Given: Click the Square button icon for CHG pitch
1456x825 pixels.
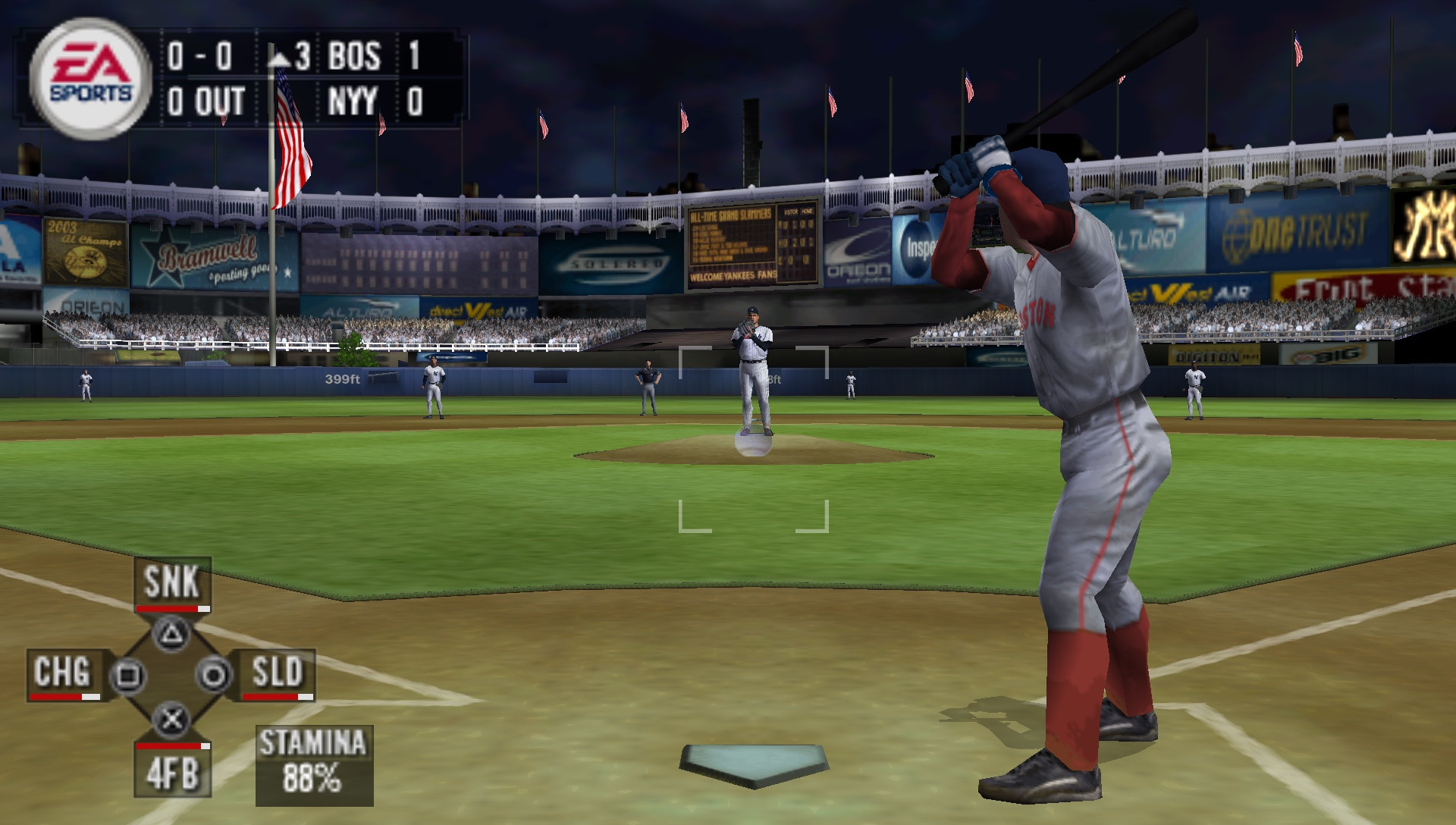Looking at the screenshot, I should click(x=127, y=673).
